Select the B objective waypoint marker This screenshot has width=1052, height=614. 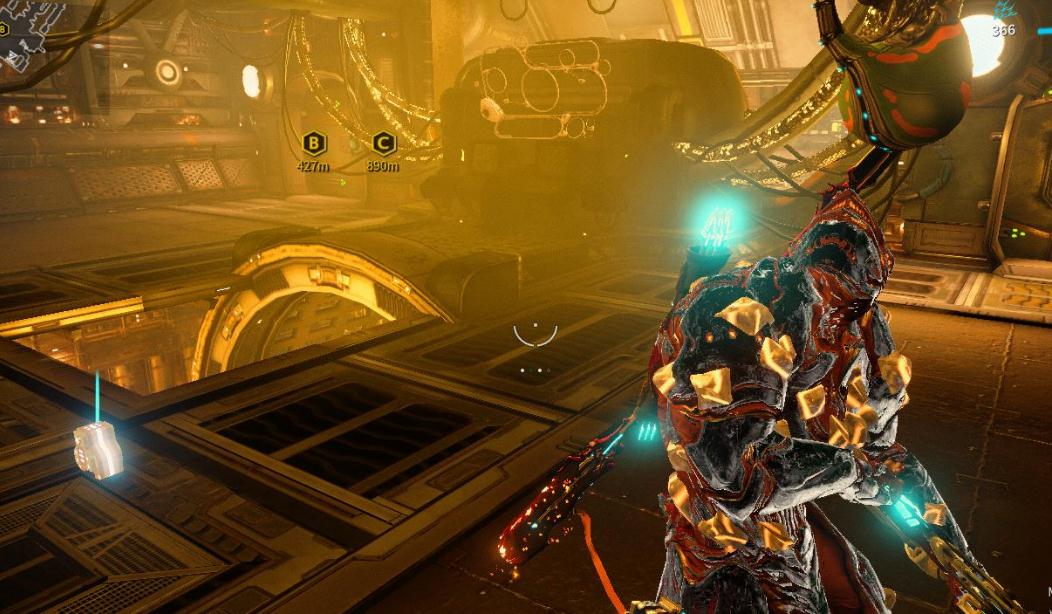(x=313, y=143)
